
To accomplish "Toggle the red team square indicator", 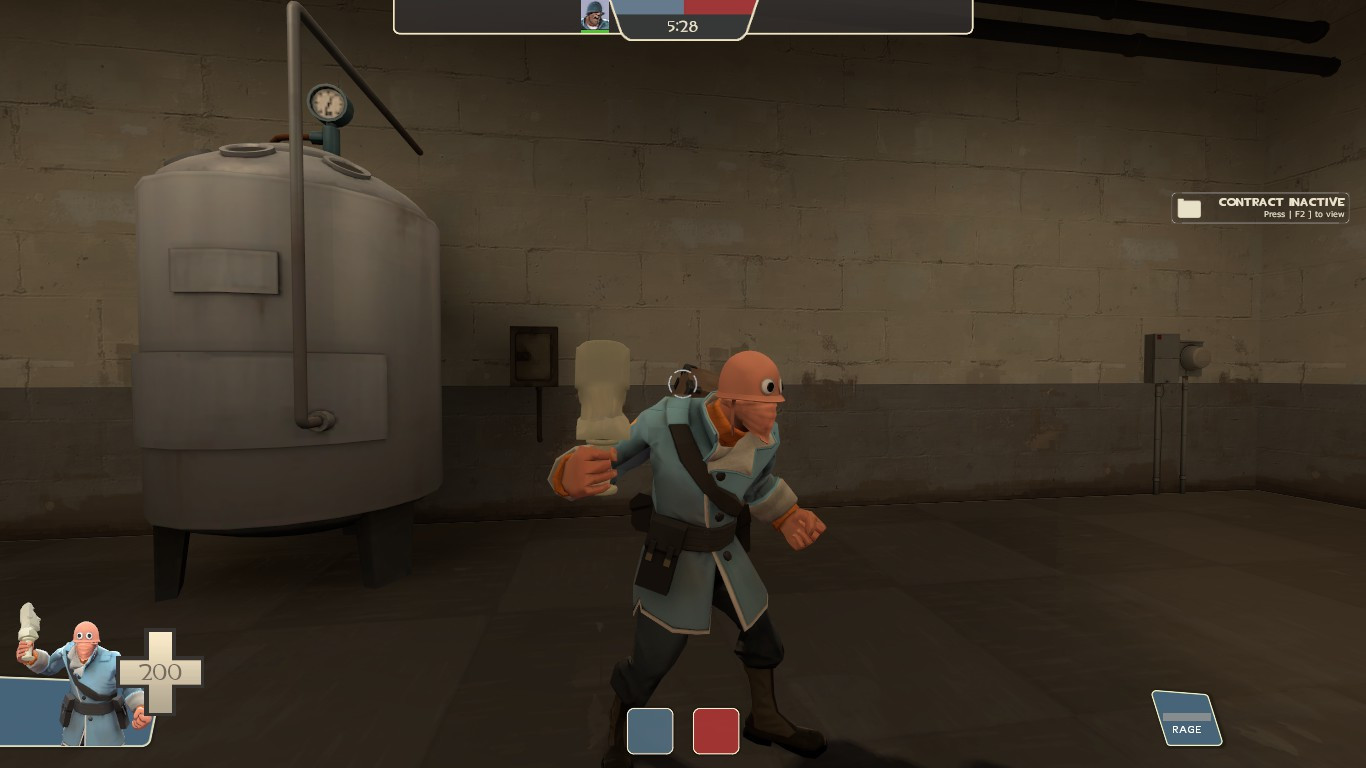I will [x=715, y=731].
